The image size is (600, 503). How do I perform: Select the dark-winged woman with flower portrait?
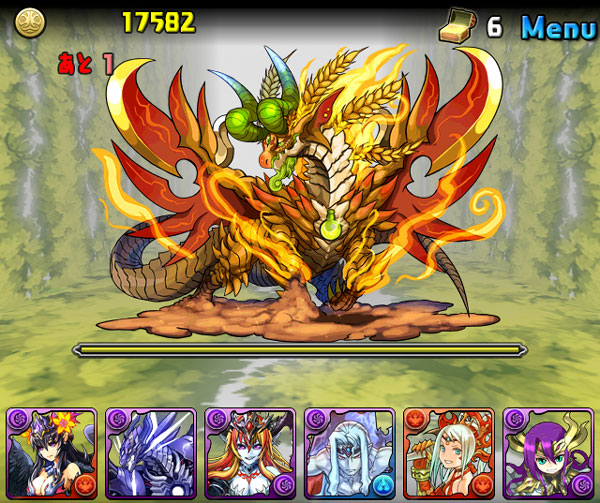[51, 453]
